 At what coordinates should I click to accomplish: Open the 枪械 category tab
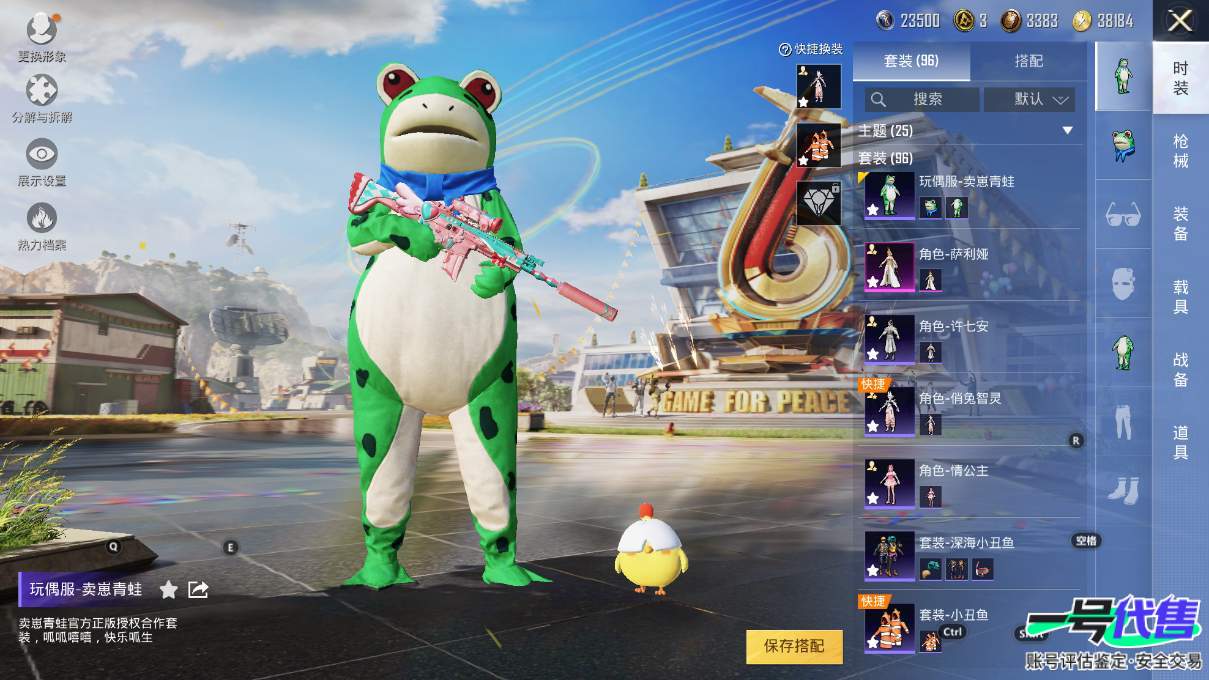click(1181, 150)
